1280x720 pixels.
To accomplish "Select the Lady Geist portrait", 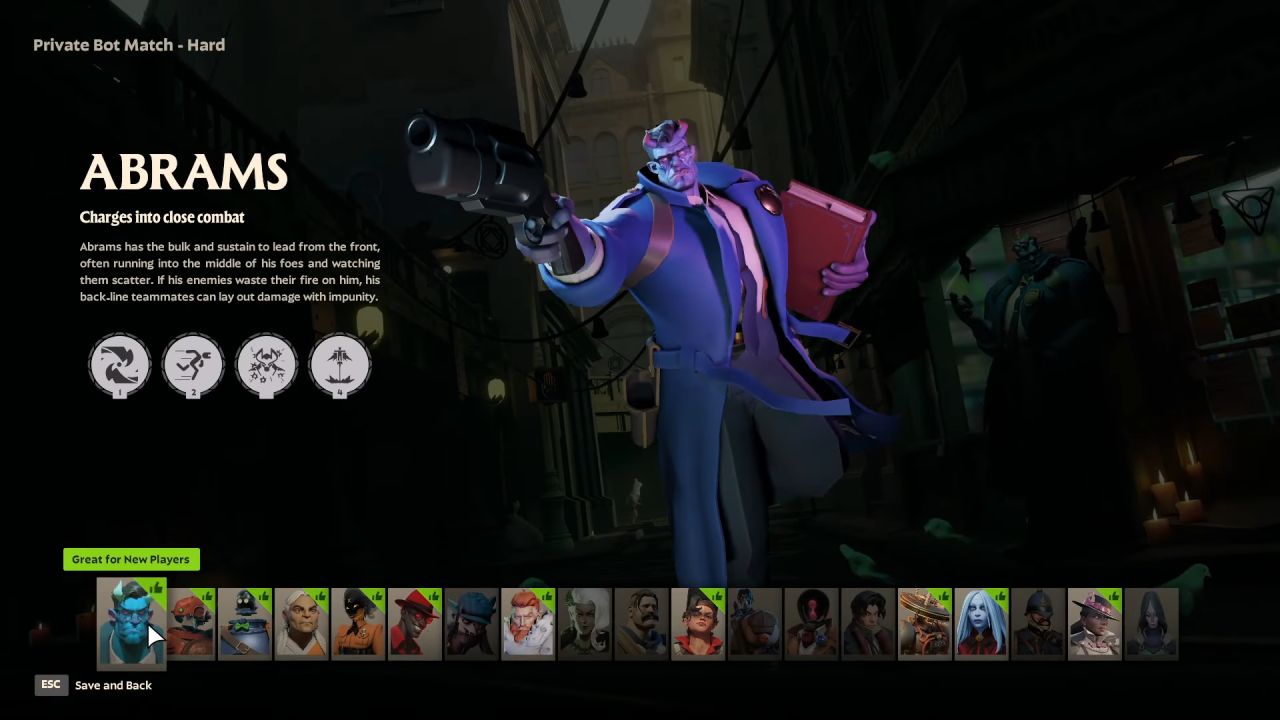I will tap(585, 623).
